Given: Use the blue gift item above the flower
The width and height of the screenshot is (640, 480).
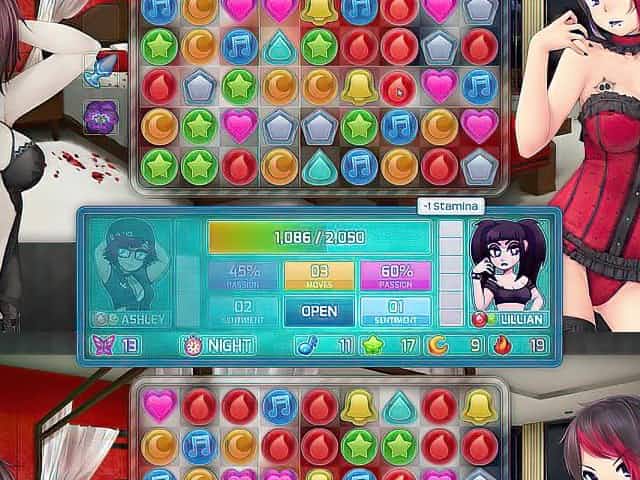Looking at the screenshot, I should (101, 72).
